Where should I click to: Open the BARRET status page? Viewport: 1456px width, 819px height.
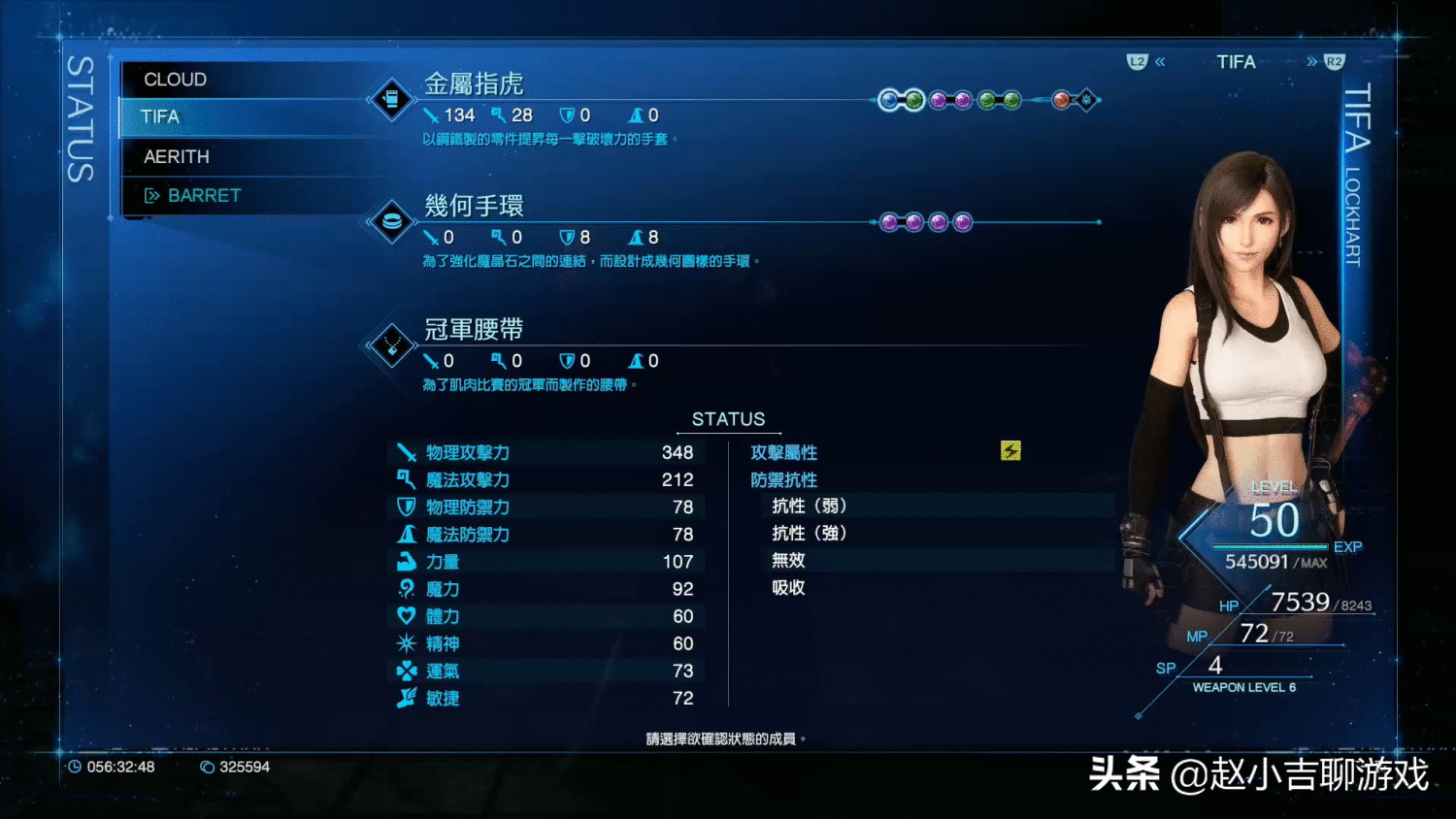click(203, 194)
